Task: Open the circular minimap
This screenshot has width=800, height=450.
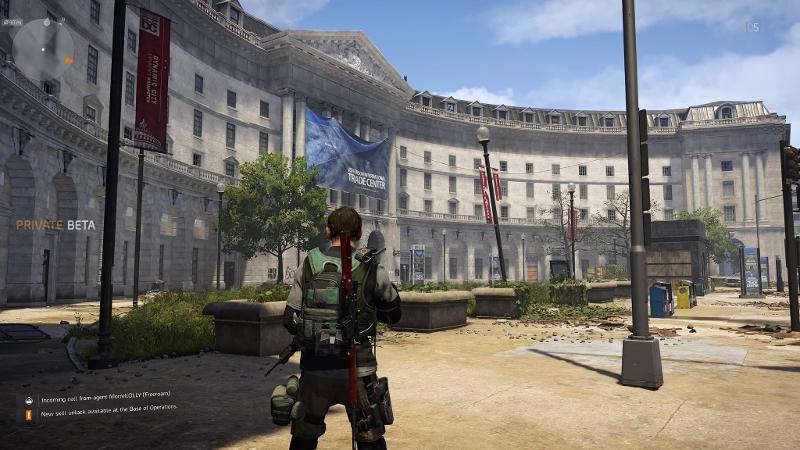Action: [42, 50]
